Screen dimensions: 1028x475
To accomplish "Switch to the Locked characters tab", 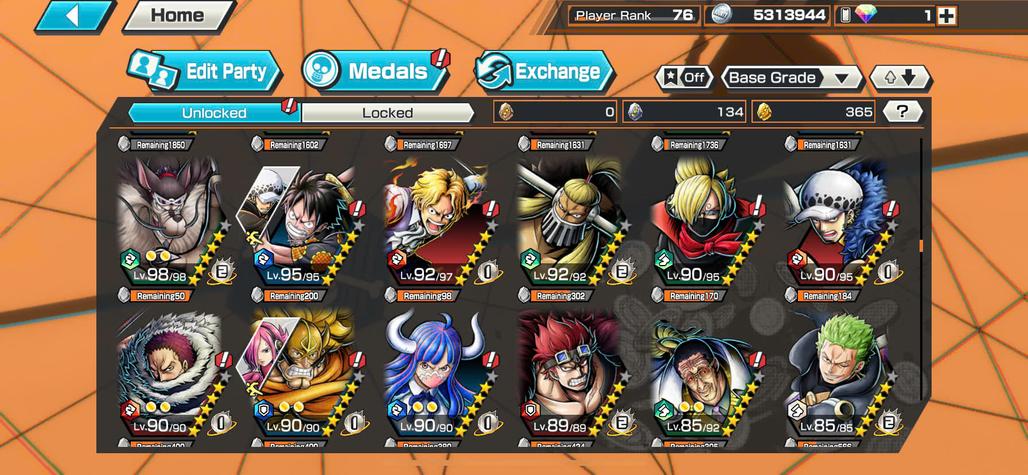I will point(387,113).
